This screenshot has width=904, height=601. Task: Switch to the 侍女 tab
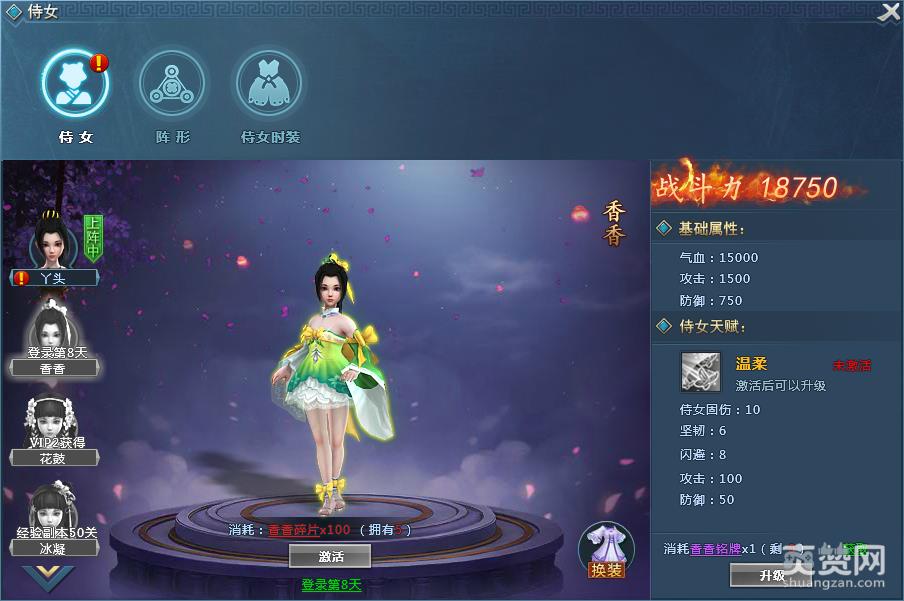point(75,84)
